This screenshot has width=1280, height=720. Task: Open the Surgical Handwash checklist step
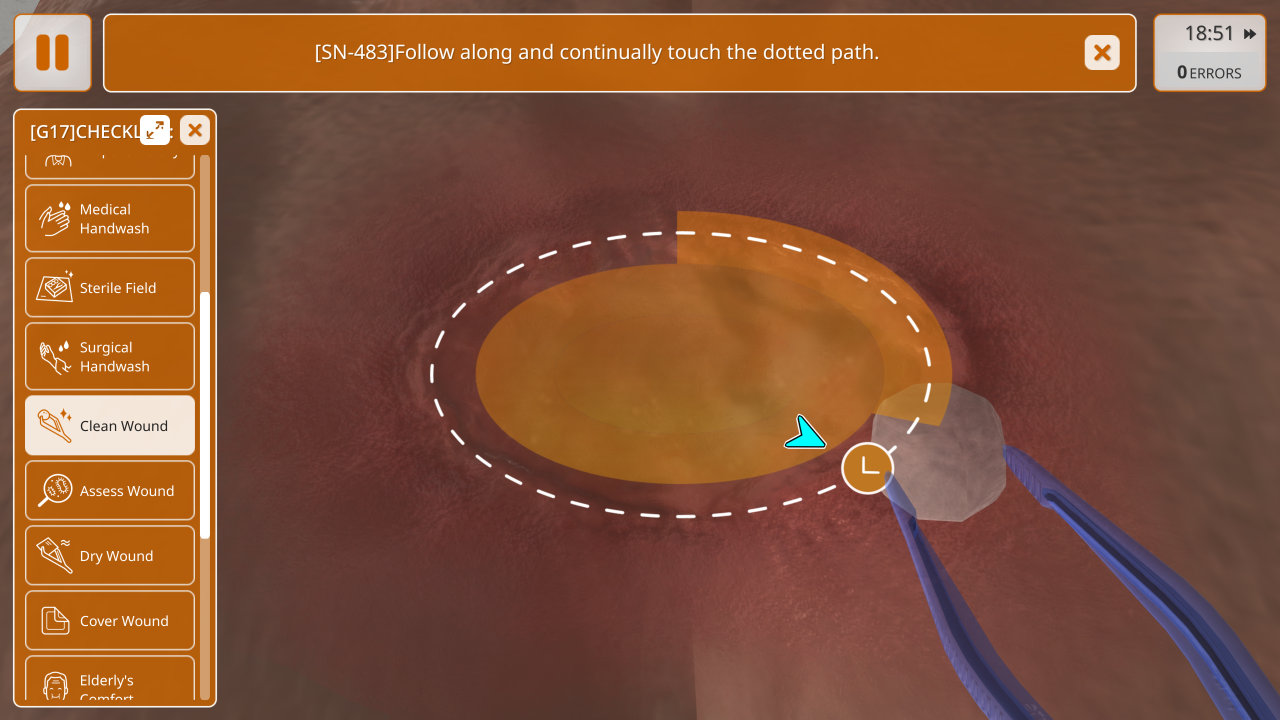pos(110,356)
